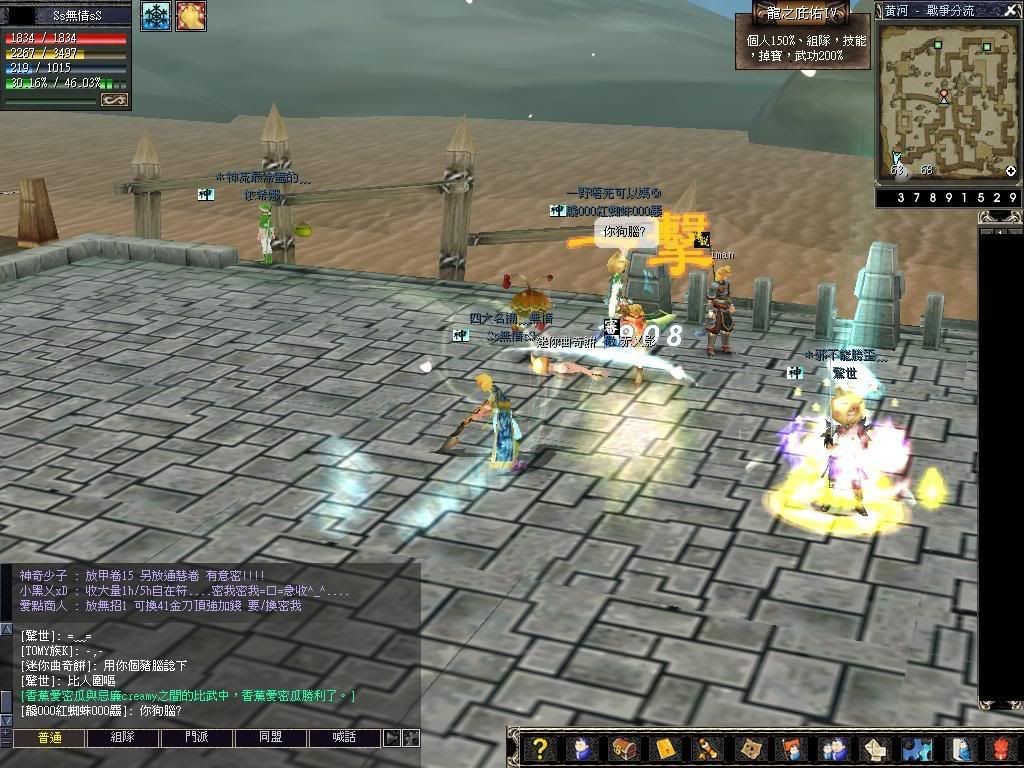The width and height of the screenshot is (1024, 768).
Task: Switch to the 喊話 shout tab
Action: point(344,738)
